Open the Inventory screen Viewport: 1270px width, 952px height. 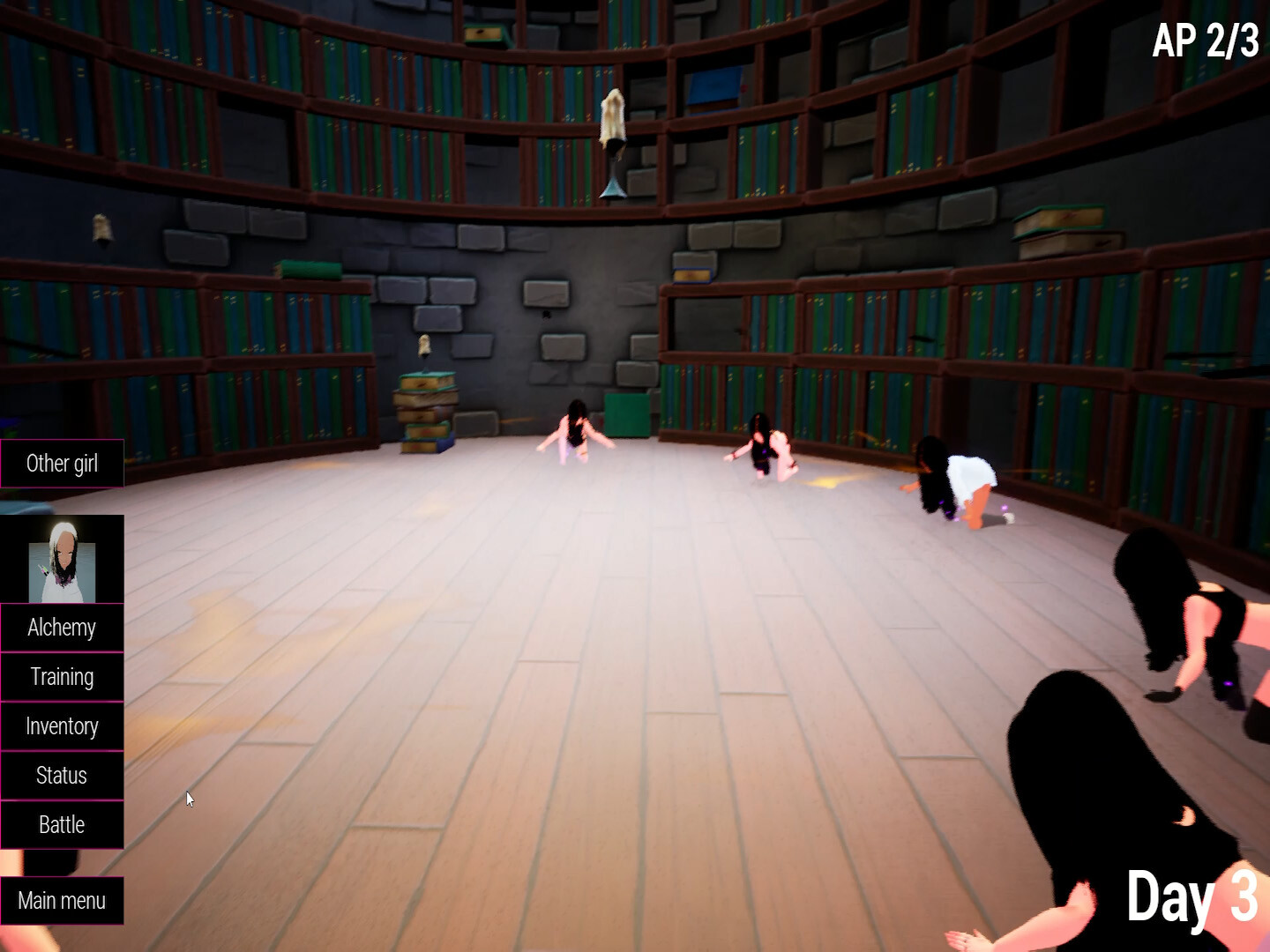tap(62, 725)
